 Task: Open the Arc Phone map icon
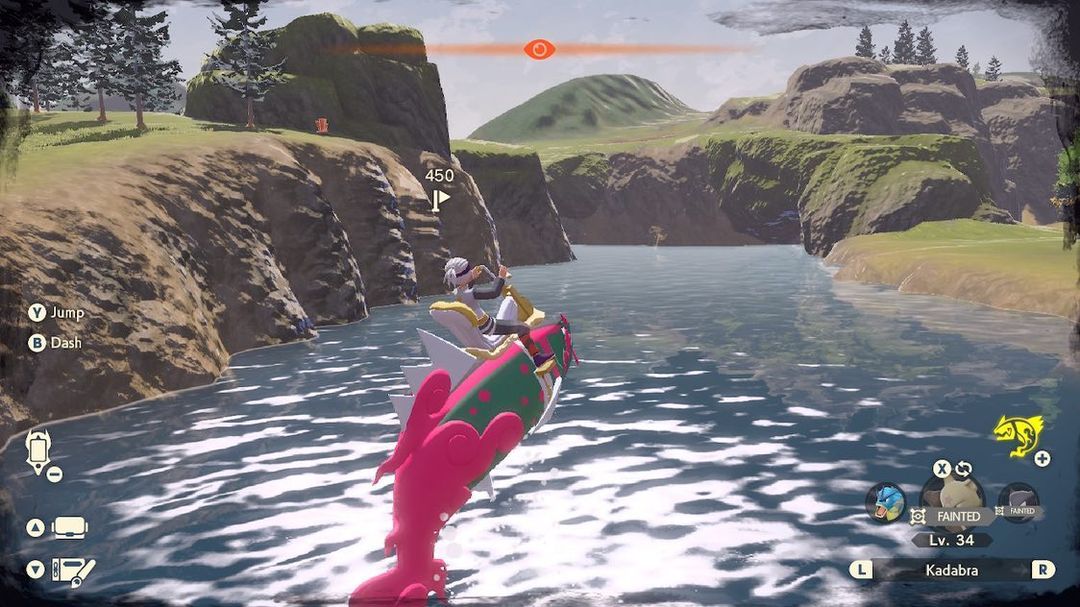(x=38, y=451)
